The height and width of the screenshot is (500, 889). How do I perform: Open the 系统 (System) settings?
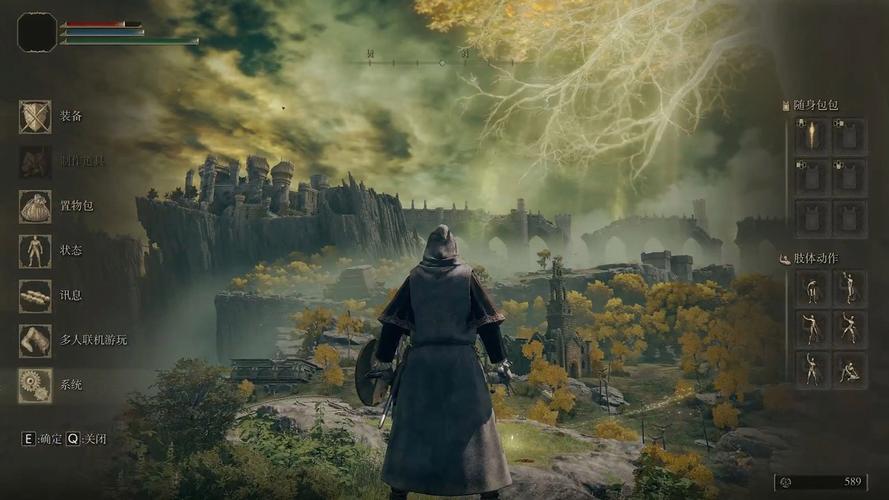coord(35,385)
